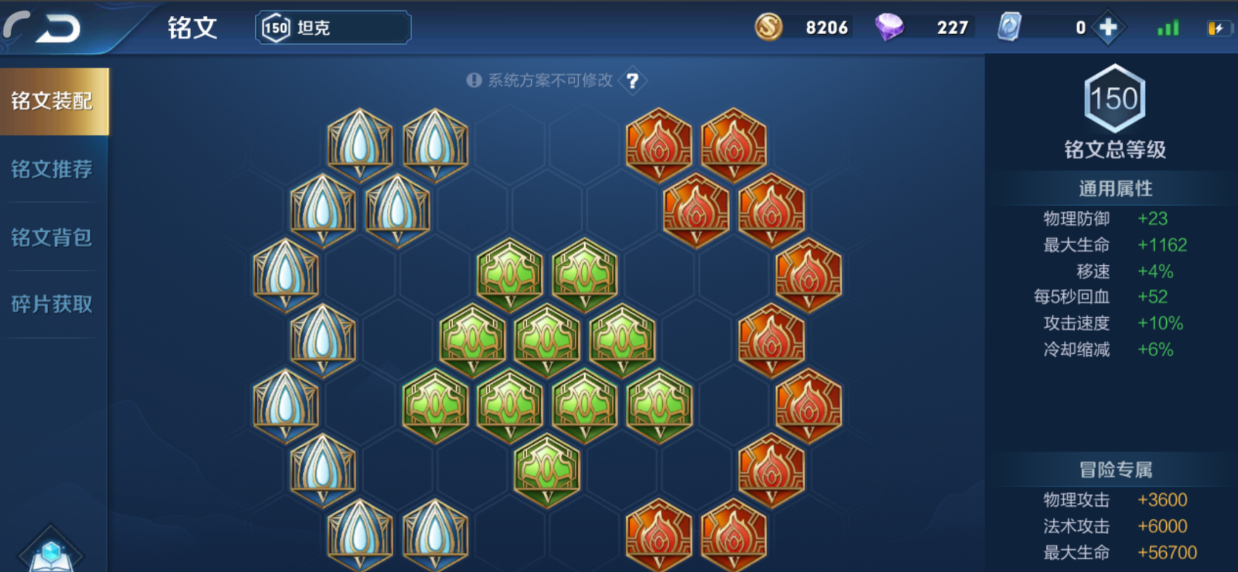Tap the 150 rune total level badge
Screen dimensions: 1238x572
click(1114, 99)
